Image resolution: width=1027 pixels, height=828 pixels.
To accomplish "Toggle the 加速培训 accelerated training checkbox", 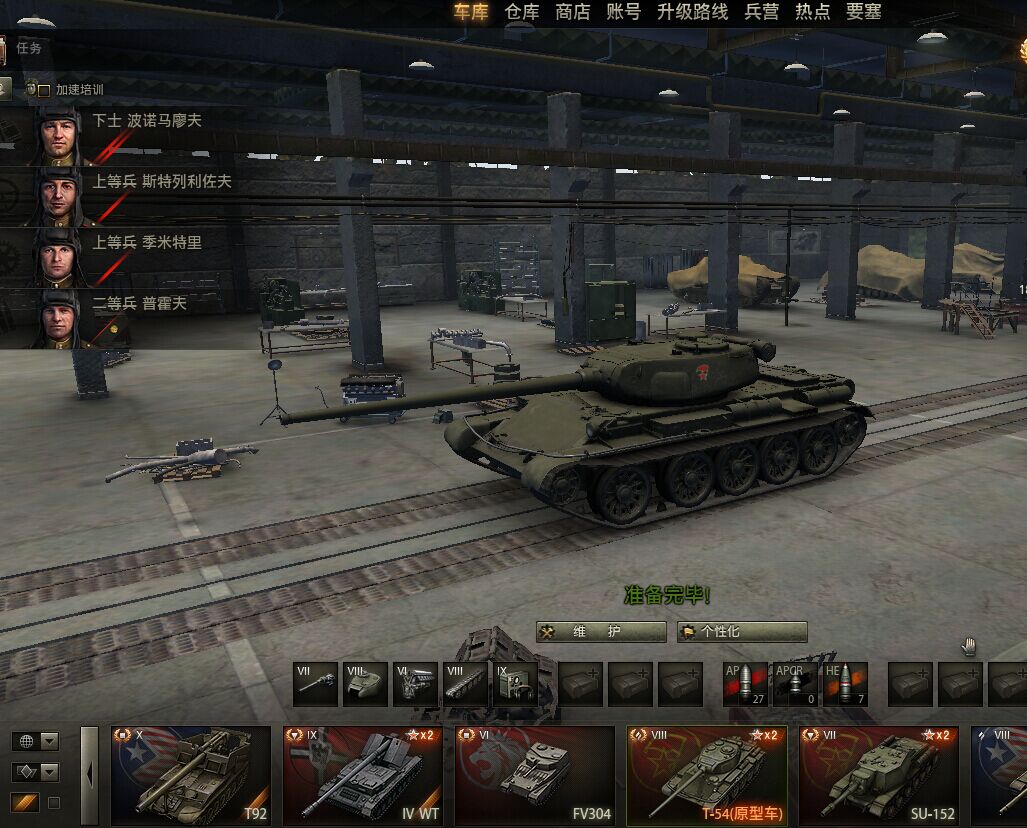I will pos(43,90).
